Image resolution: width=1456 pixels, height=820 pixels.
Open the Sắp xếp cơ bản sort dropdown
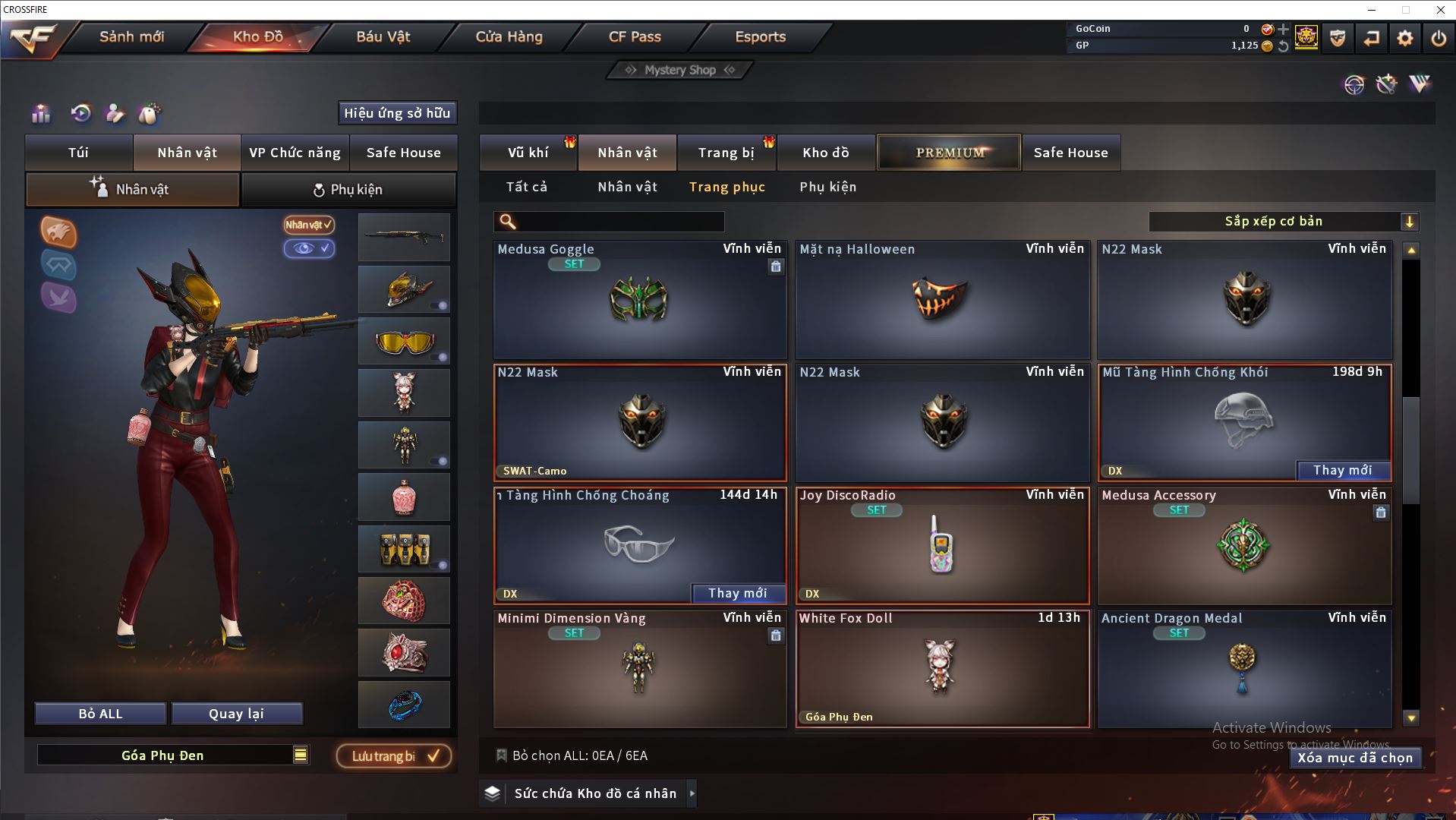pos(1283,222)
